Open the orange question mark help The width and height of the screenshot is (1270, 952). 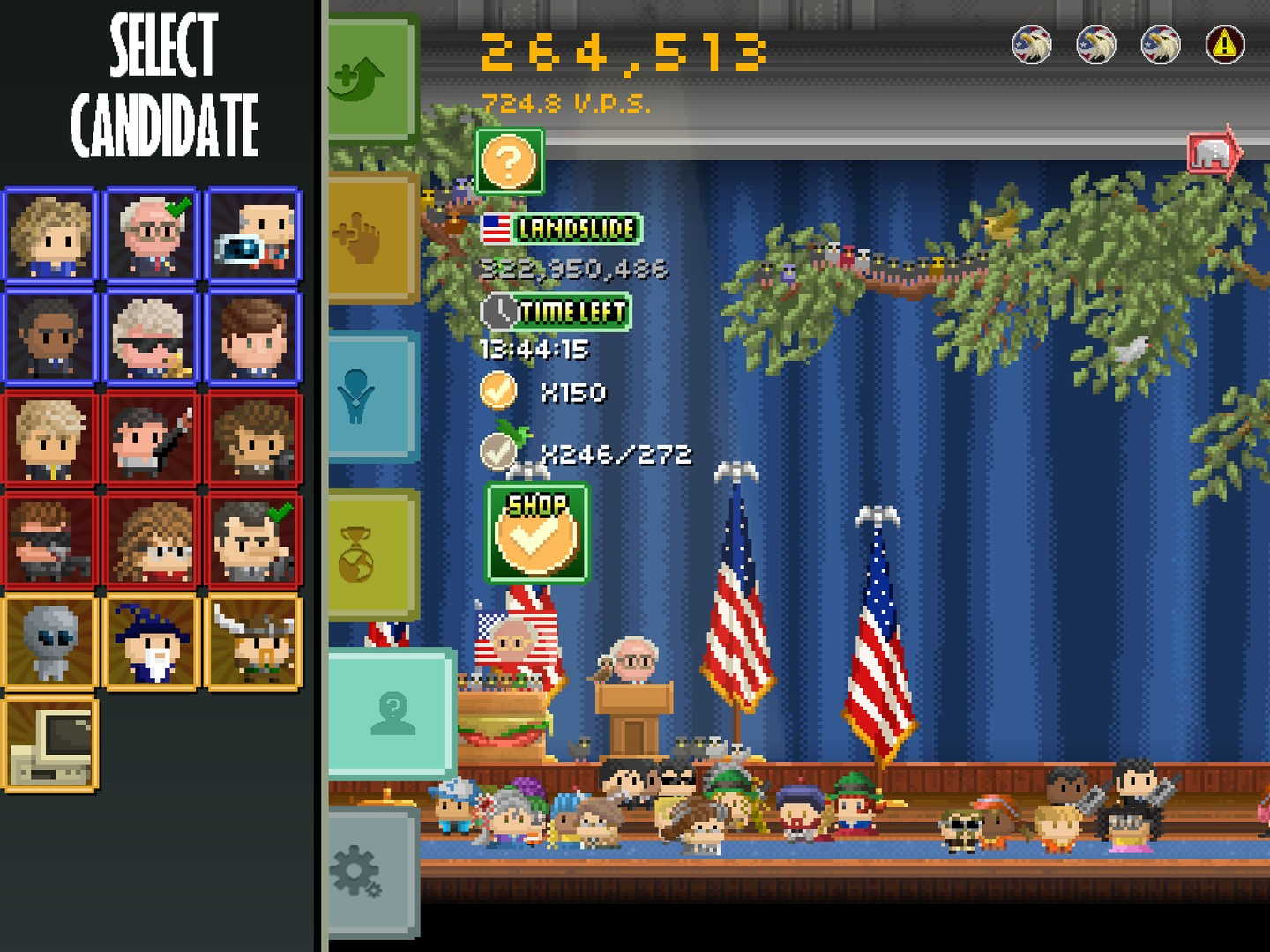(x=509, y=161)
